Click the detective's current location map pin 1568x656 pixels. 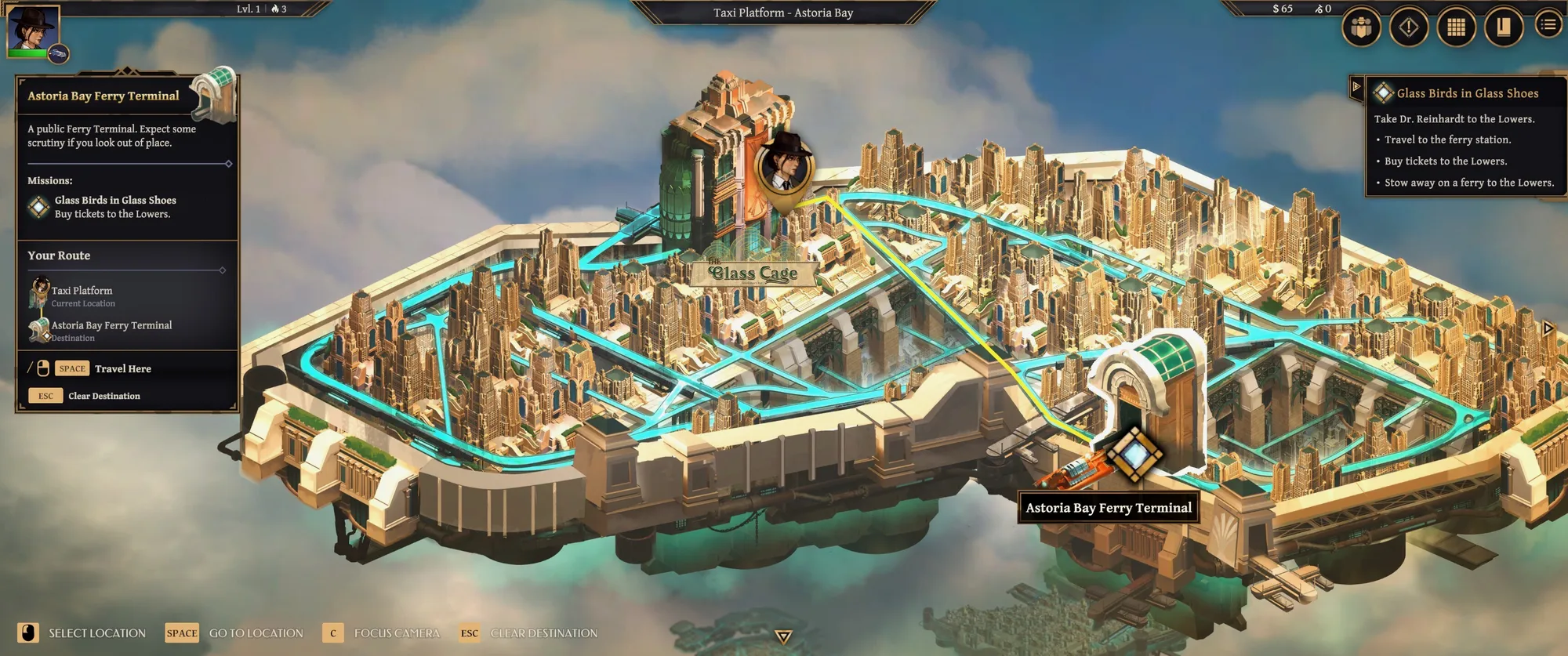click(x=785, y=168)
